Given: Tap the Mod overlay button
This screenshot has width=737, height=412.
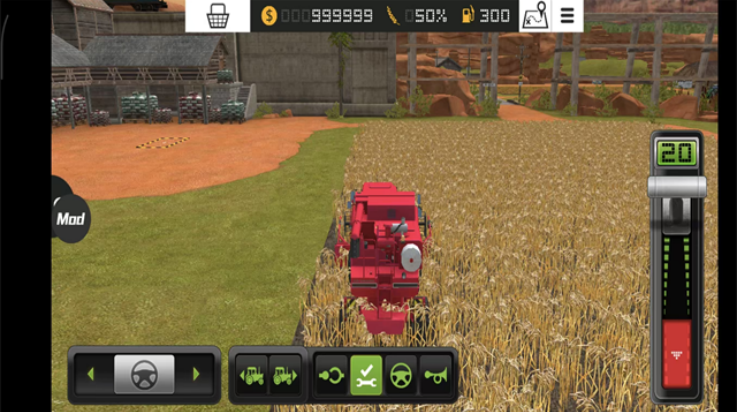Looking at the screenshot, I should 70,218.
